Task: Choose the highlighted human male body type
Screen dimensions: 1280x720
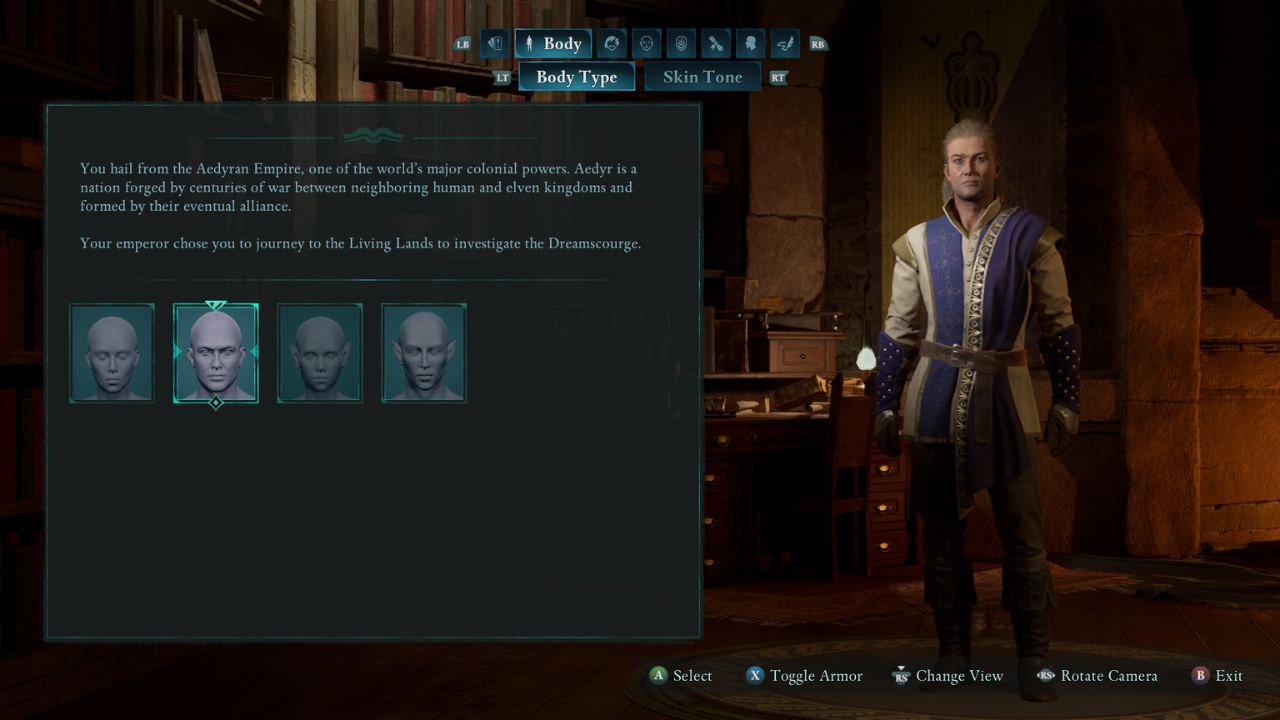Action: click(216, 353)
